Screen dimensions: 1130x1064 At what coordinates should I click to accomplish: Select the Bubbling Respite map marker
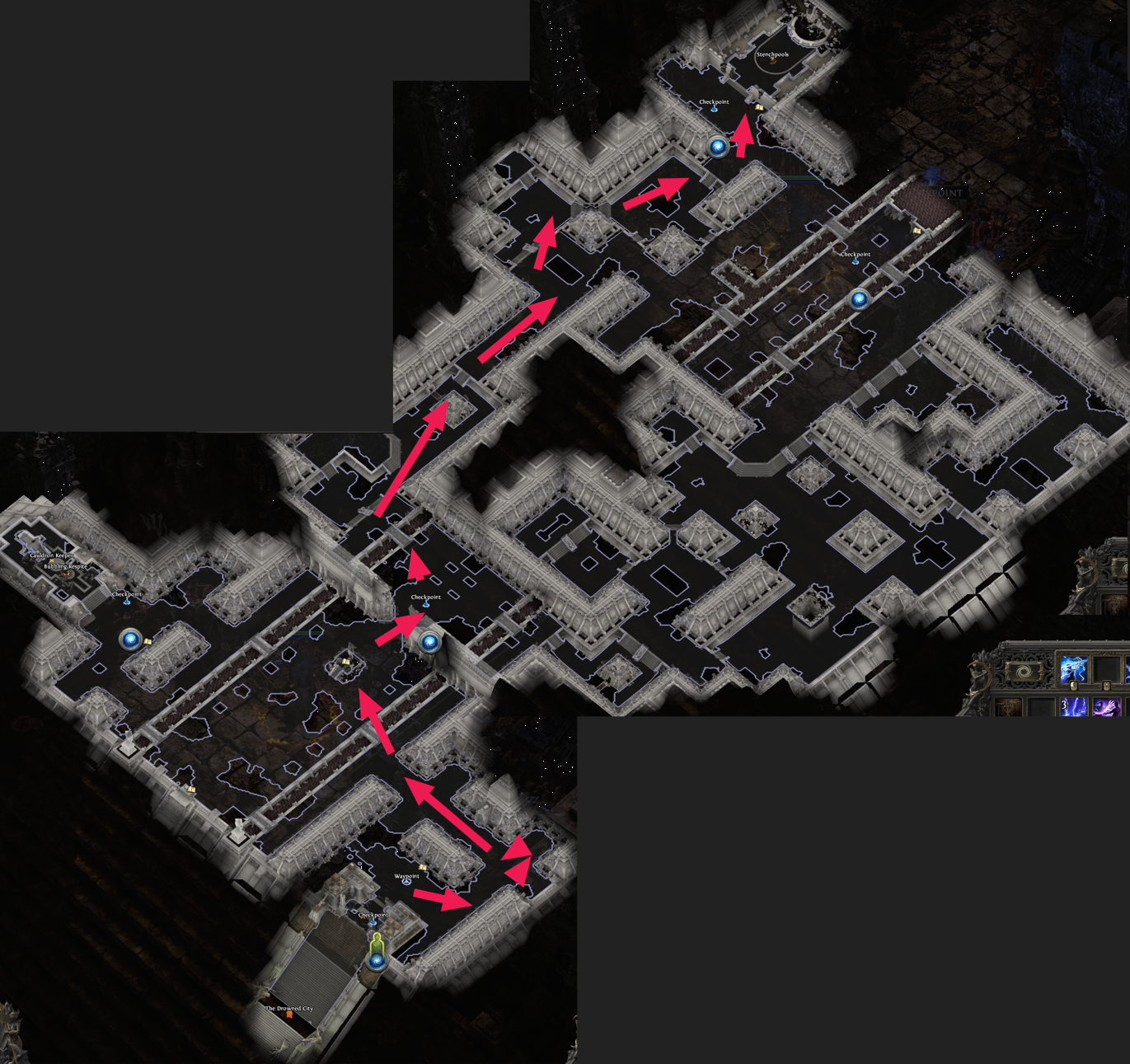[x=65, y=567]
